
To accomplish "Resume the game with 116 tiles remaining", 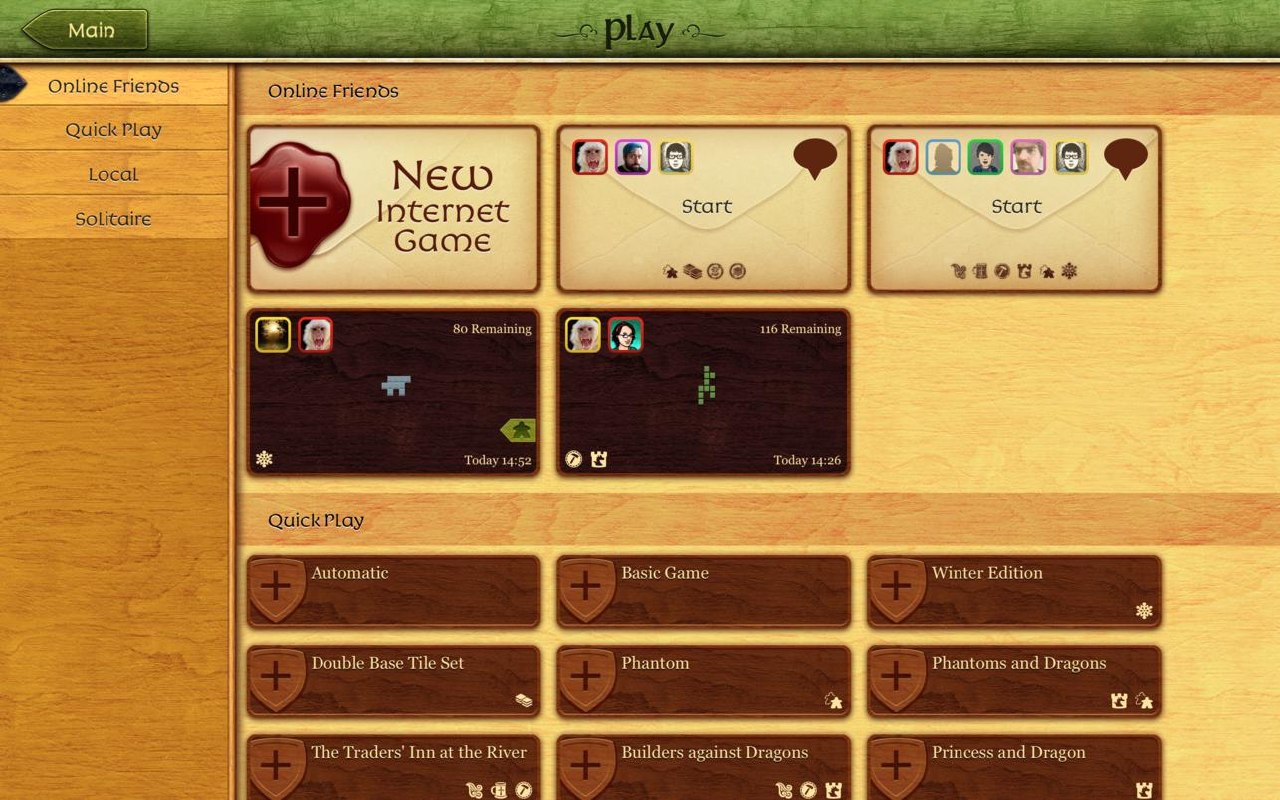I will (703, 391).
